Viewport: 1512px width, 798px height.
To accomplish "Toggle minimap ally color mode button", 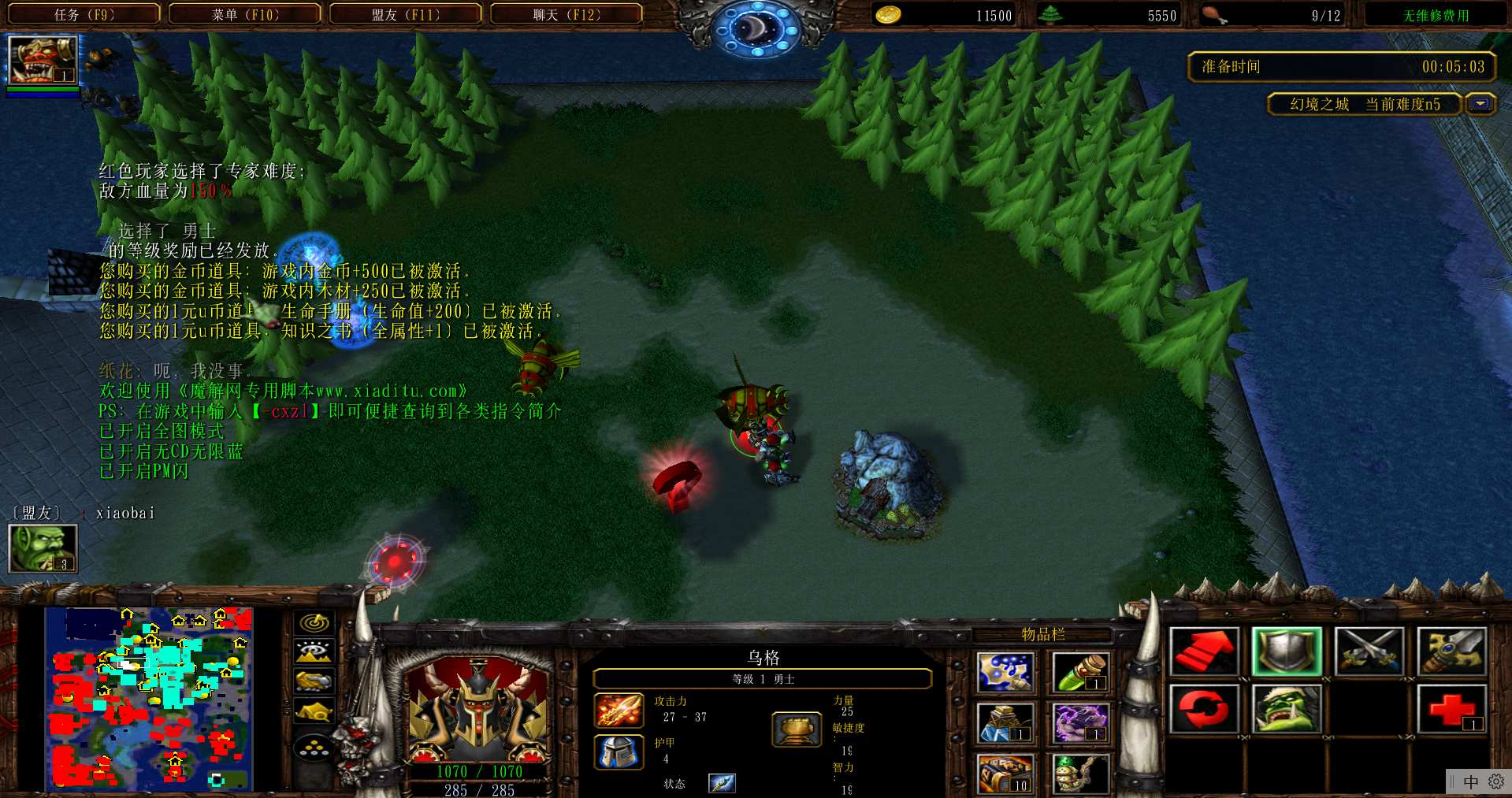I will pyautogui.click(x=314, y=681).
